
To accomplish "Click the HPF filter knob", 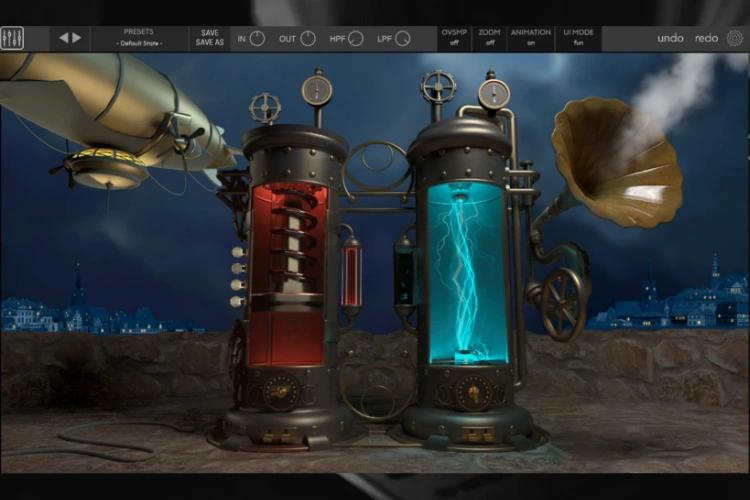I will click(x=357, y=39).
